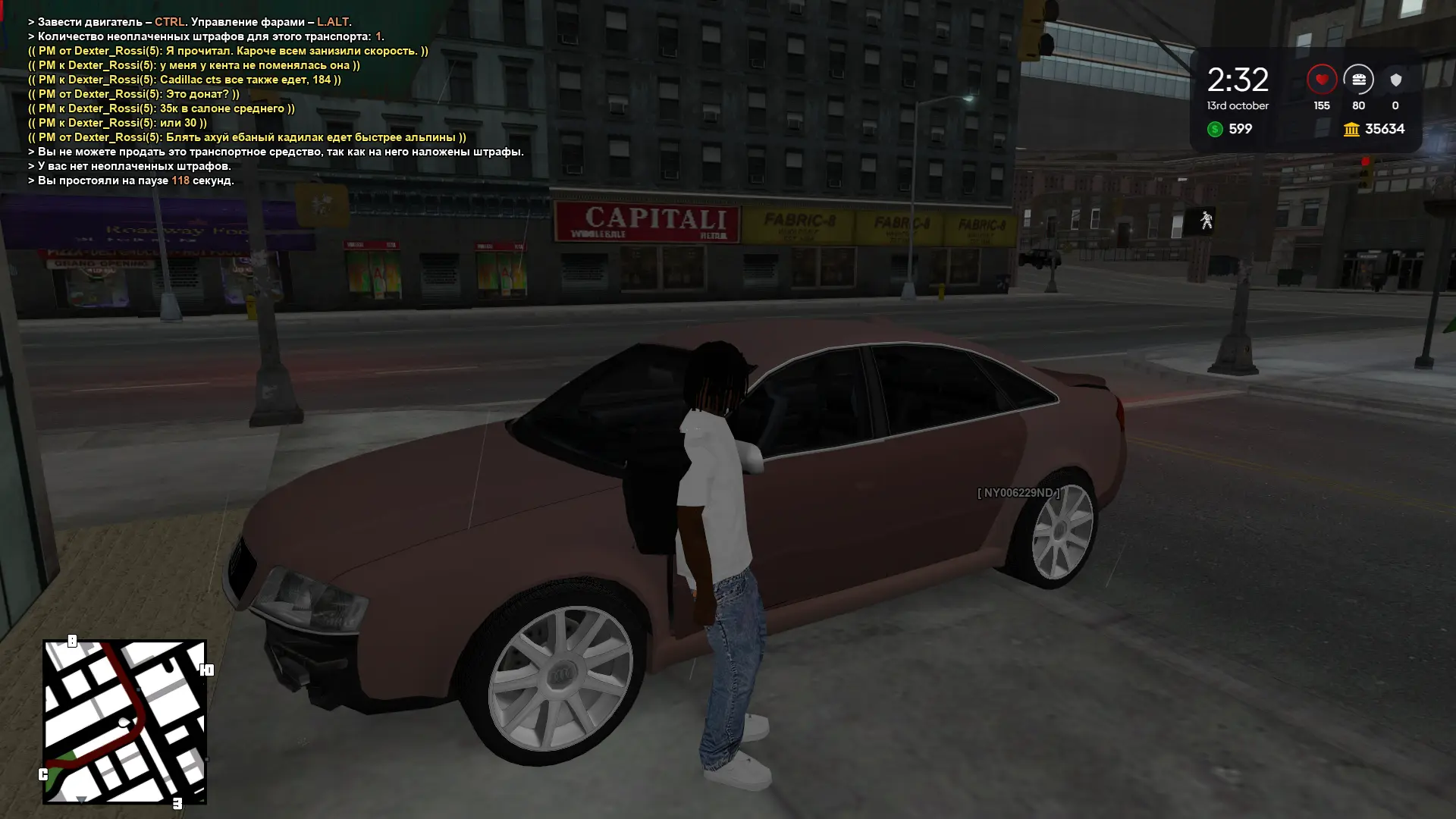The width and height of the screenshot is (1456, 819).
Task: Click the health value 155
Action: [x=1321, y=106]
